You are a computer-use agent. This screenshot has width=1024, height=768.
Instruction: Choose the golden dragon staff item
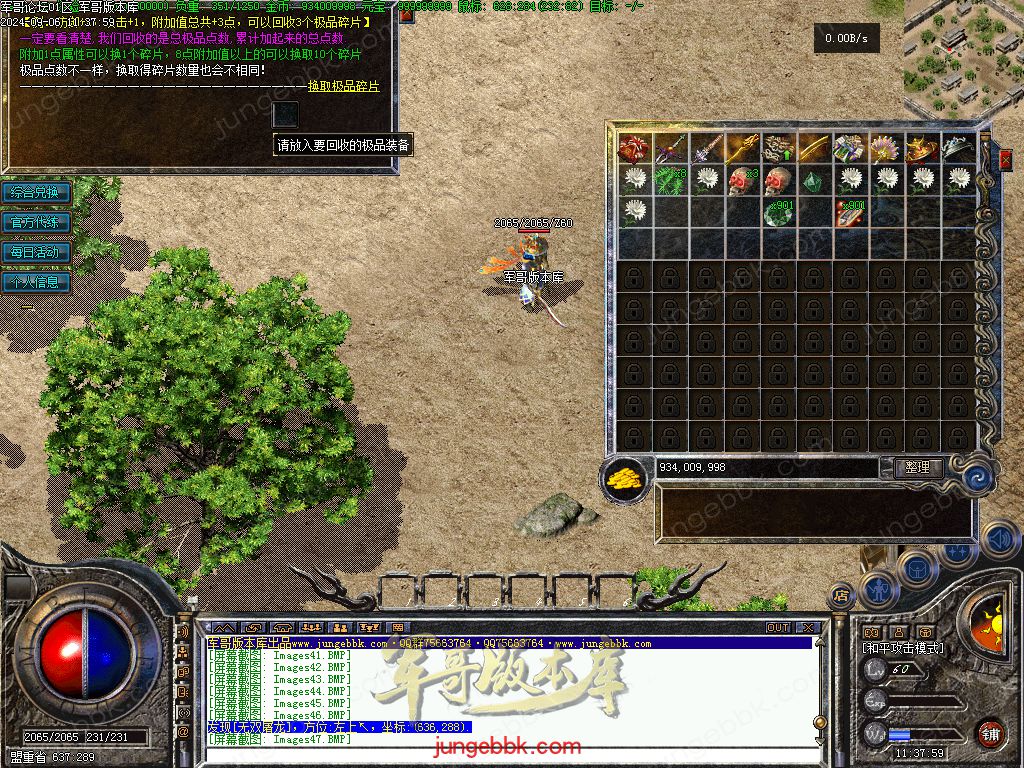coord(743,149)
